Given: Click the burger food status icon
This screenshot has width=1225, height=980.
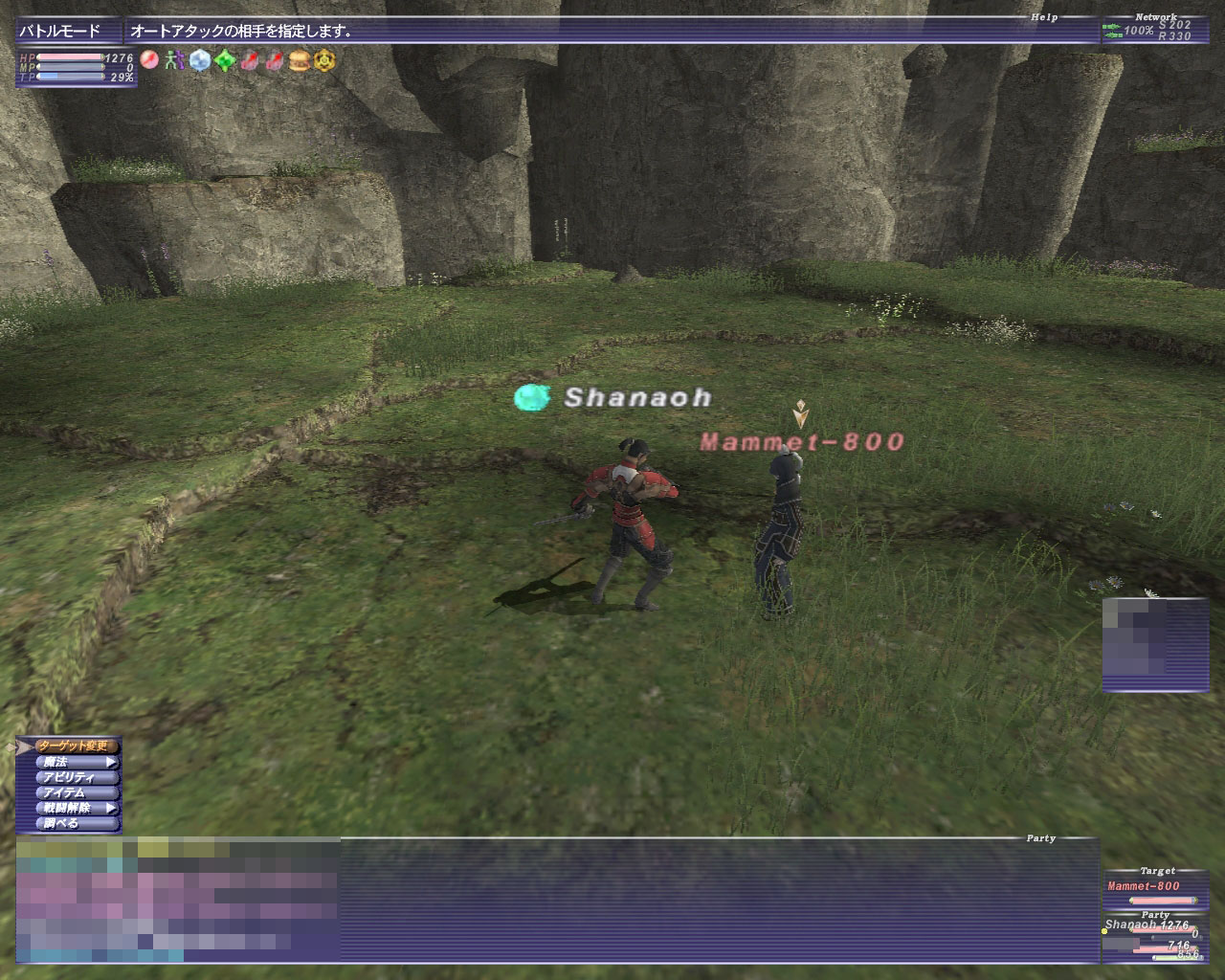Looking at the screenshot, I should coord(300,61).
